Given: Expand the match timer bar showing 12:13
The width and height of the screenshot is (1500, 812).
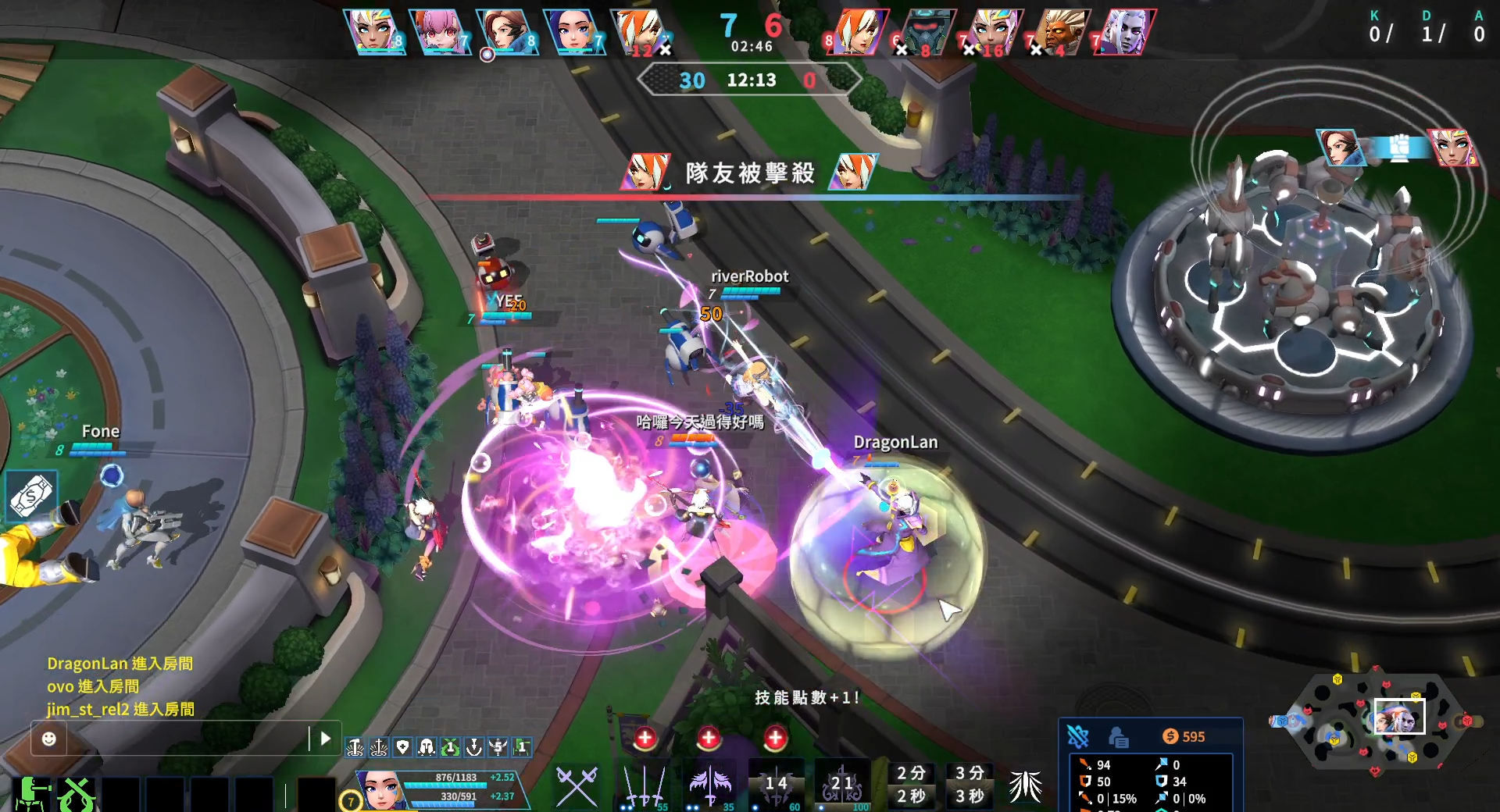Looking at the screenshot, I should pos(750,80).
